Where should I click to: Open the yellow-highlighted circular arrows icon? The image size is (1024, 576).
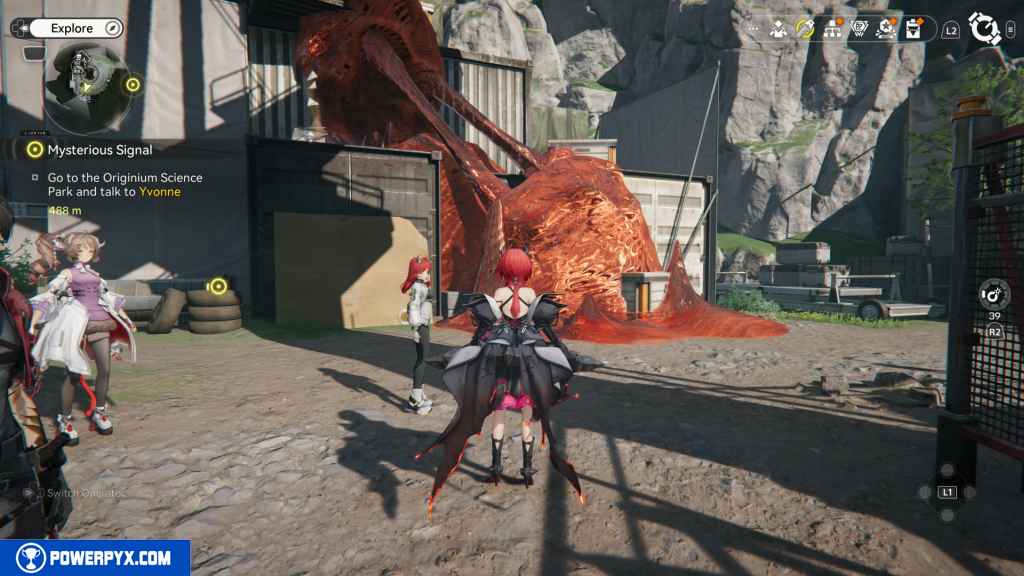(805, 29)
